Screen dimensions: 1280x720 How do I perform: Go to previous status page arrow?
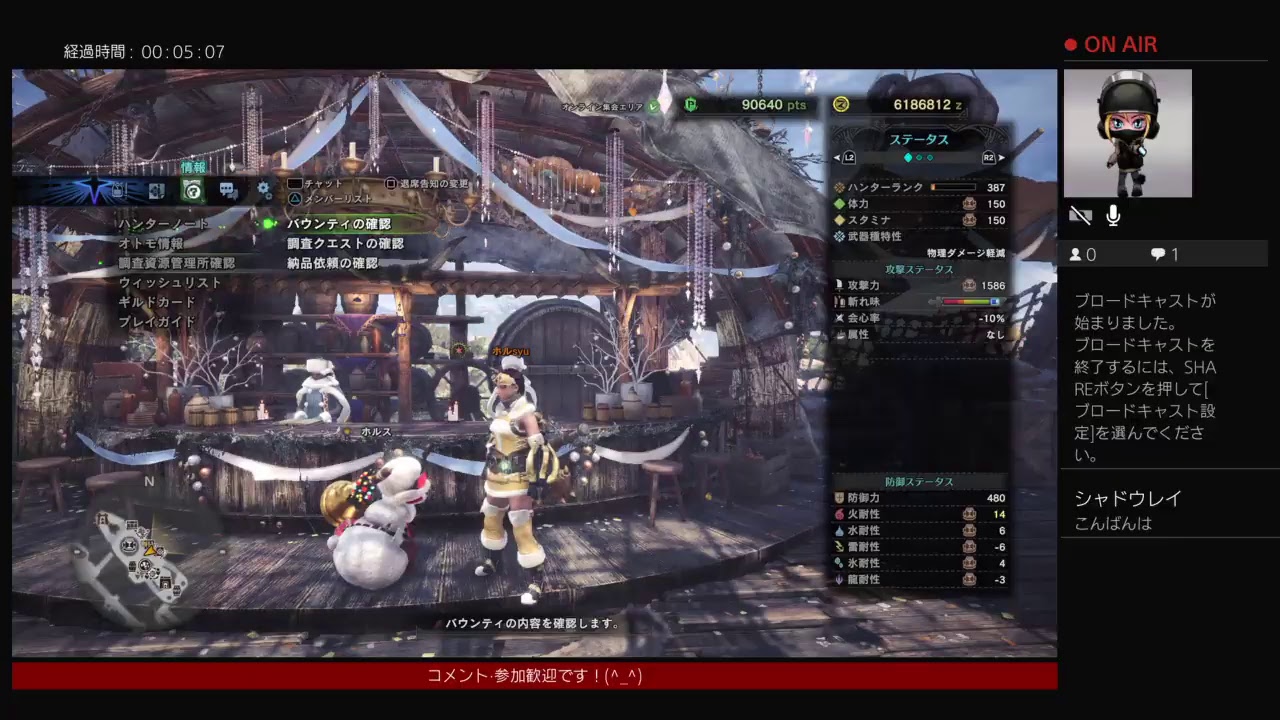(838, 158)
